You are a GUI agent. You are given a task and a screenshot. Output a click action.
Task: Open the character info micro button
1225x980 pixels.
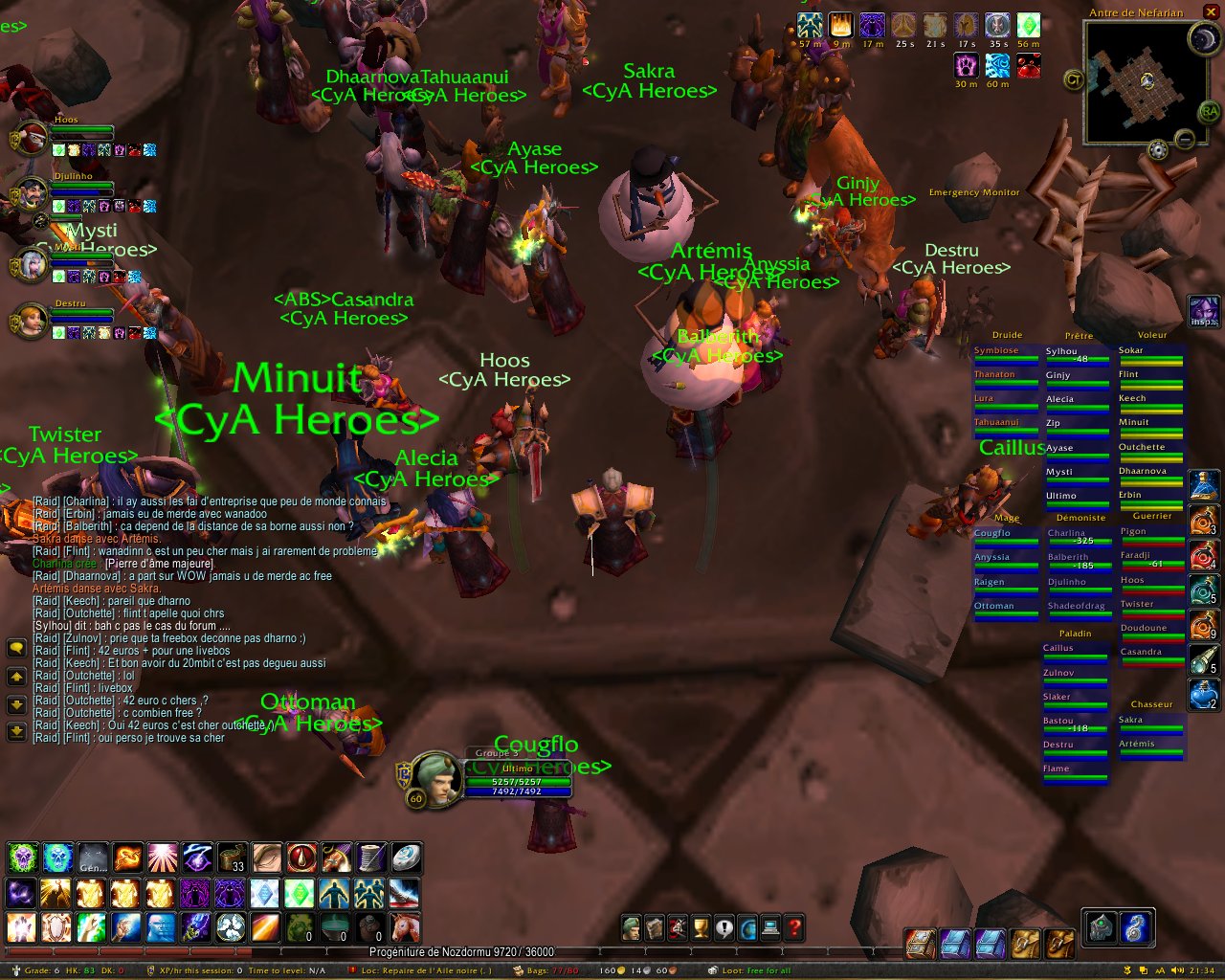tap(632, 927)
